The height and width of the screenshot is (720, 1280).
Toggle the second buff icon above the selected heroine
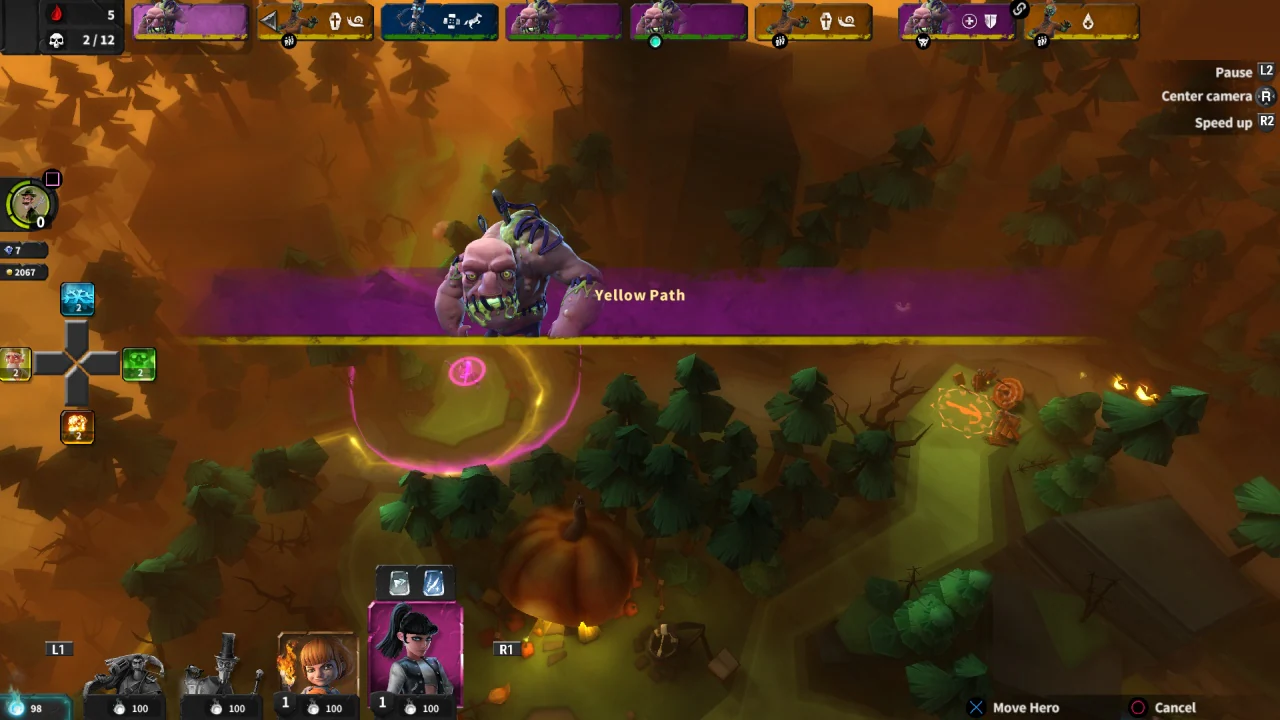point(432,582)
